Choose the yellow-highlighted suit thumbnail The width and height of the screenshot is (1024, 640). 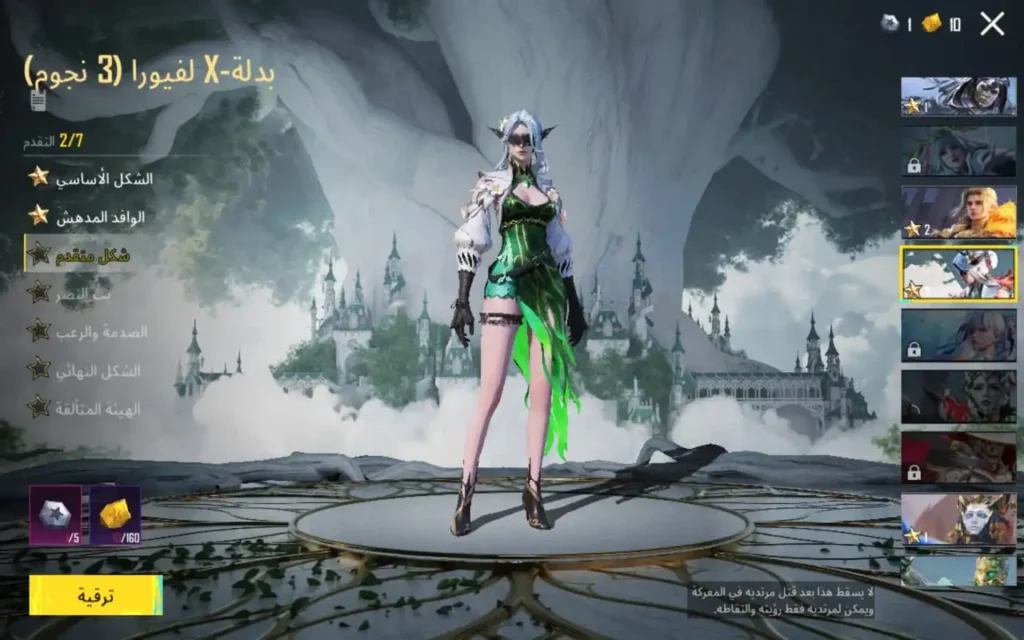[x=959, y=274]
